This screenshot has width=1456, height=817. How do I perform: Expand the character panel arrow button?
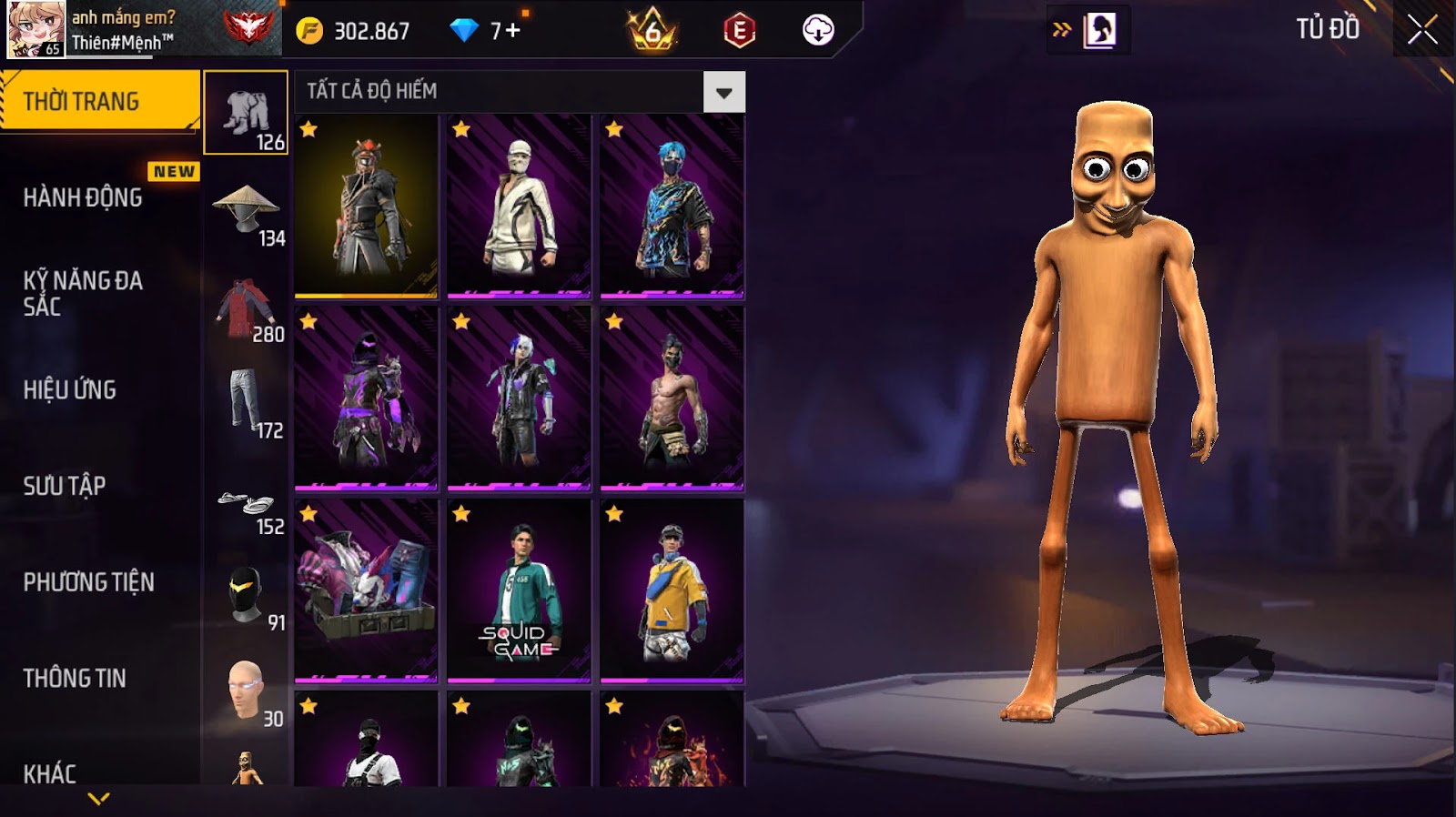coord(1062,30)
